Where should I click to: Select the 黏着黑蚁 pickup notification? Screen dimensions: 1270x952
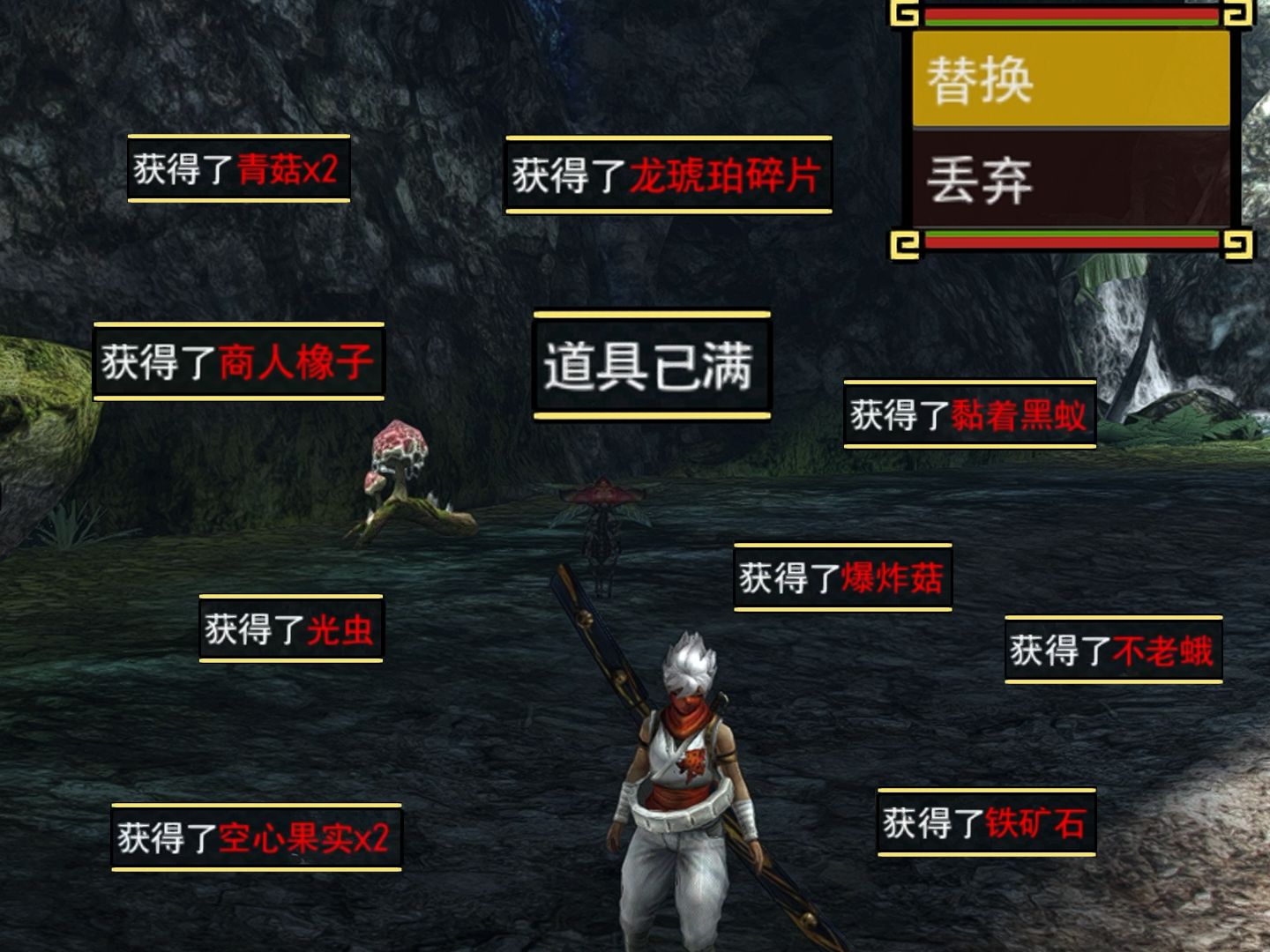point(970,415)
